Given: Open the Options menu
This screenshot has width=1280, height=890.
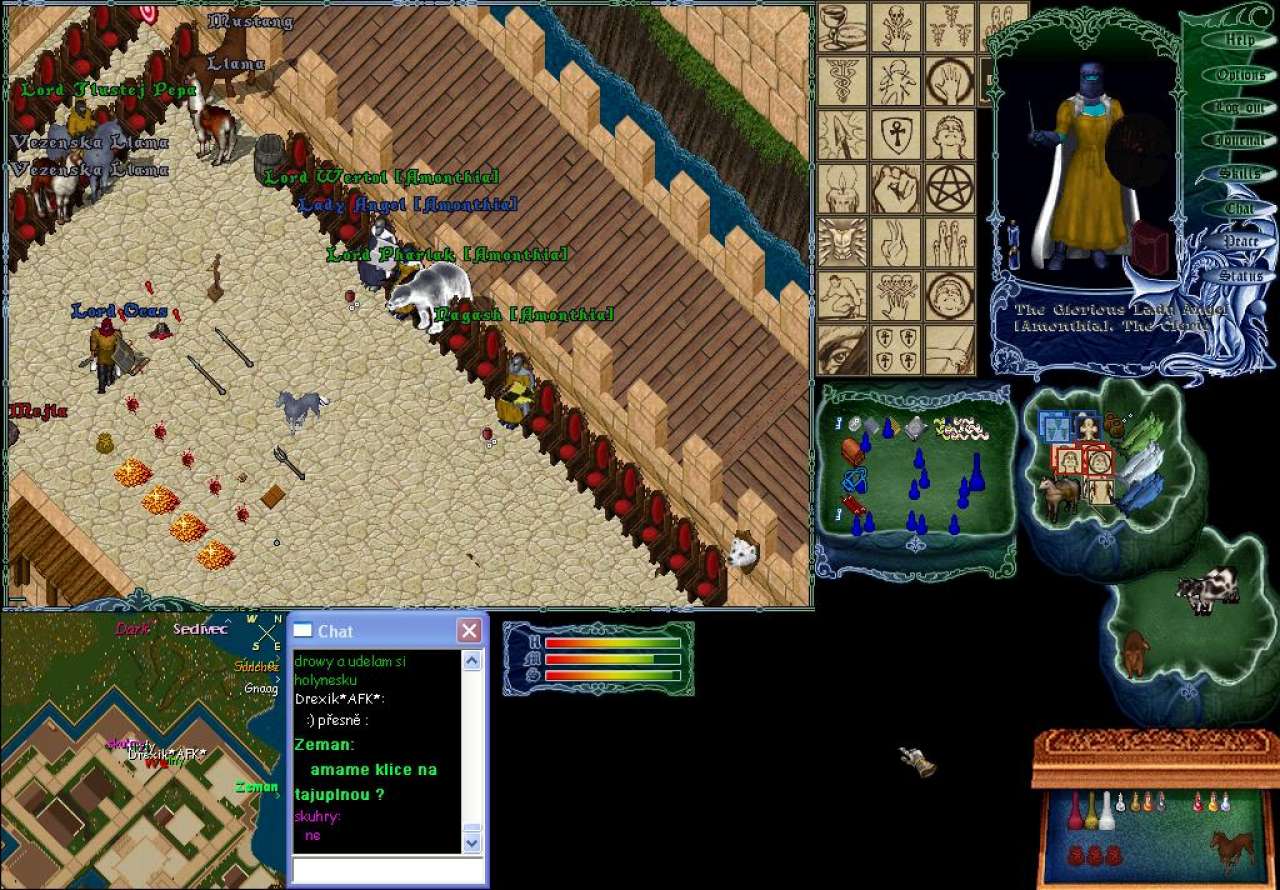Looking at the screenshot, I should pos(1240,74).
